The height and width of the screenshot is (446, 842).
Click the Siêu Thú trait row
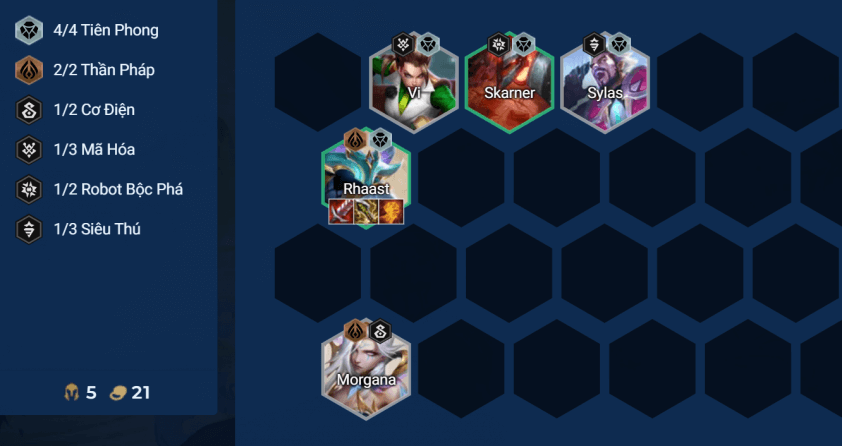[x=88, y=229]
